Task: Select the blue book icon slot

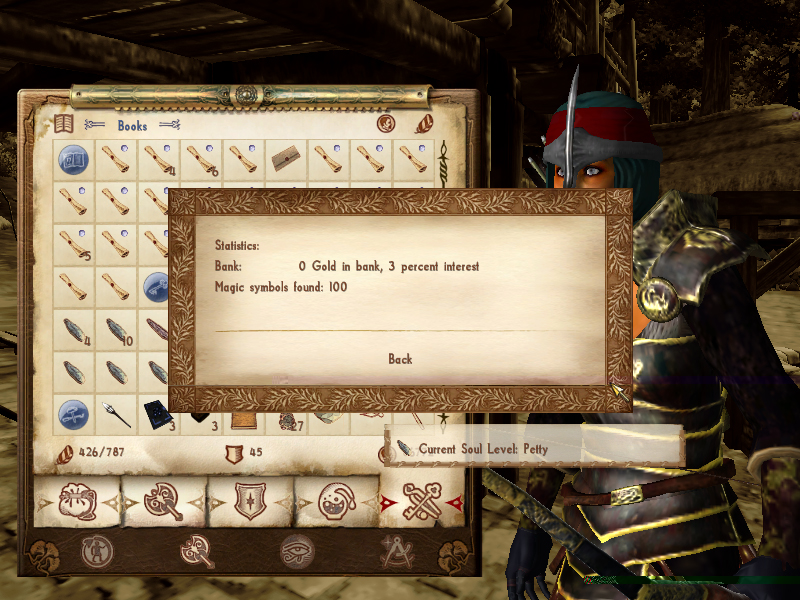Action: point(73,159)
